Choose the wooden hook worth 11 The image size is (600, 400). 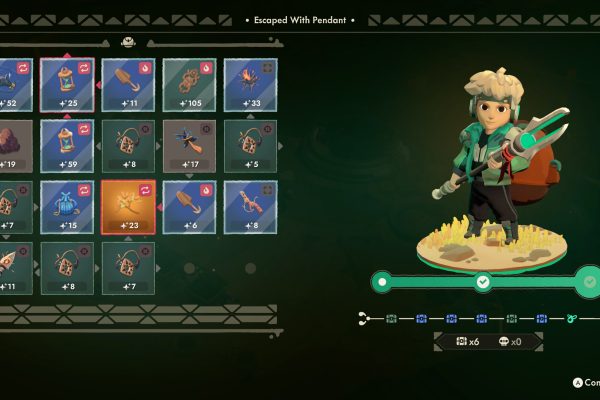128,84
